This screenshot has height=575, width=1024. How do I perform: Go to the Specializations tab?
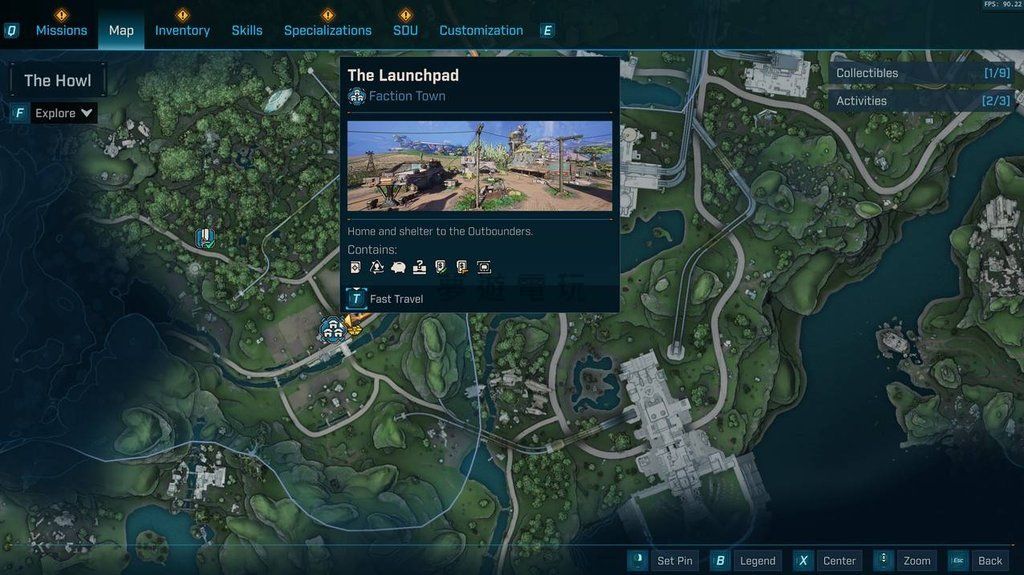(x=327, y=30)
